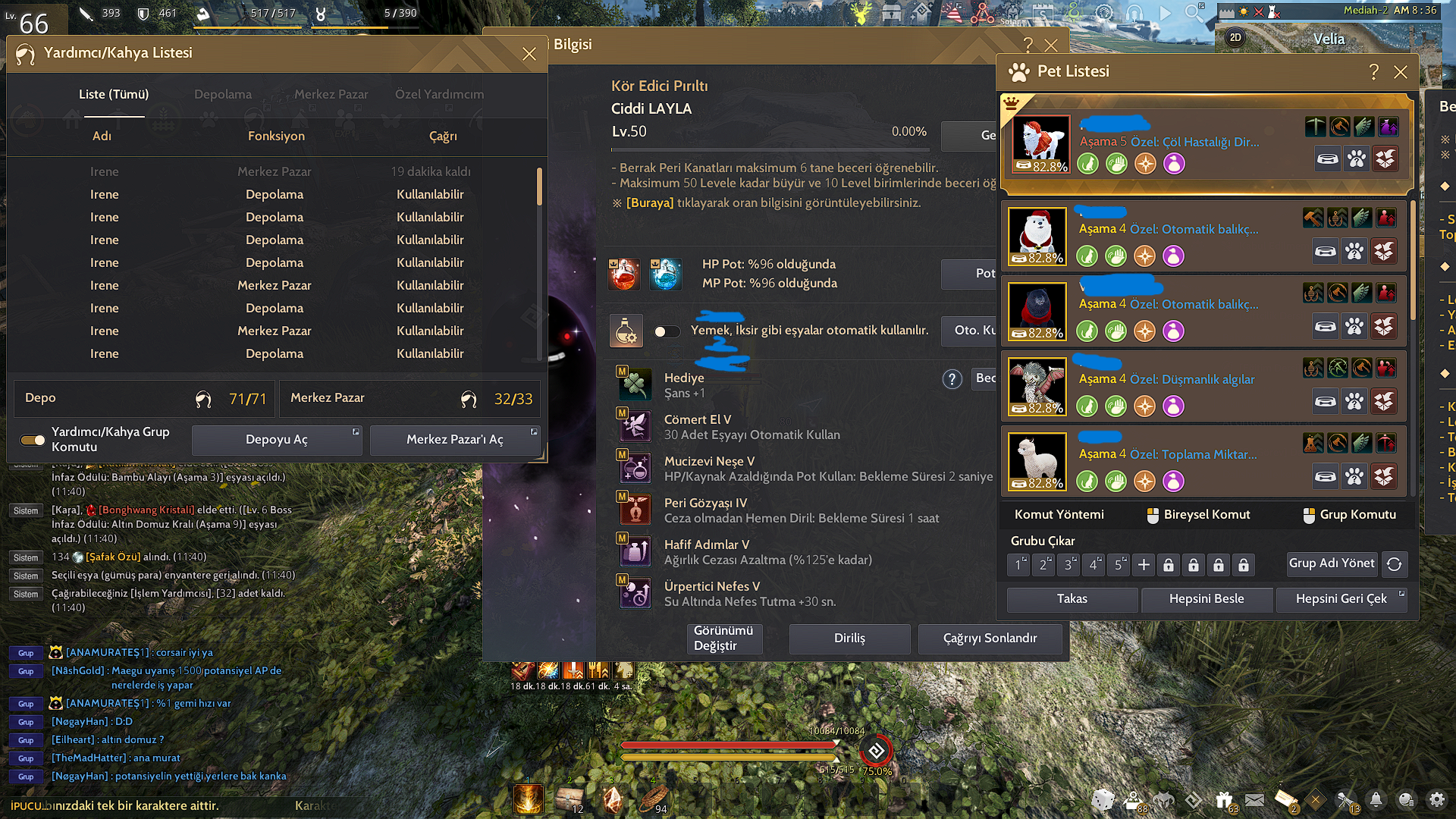Open the Depolama tab in worker list

click(223, 94)
